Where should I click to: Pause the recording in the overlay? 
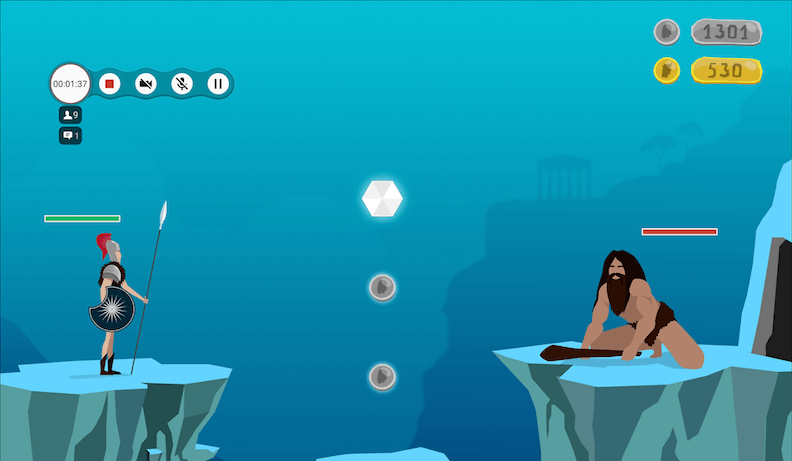(217, 83)
